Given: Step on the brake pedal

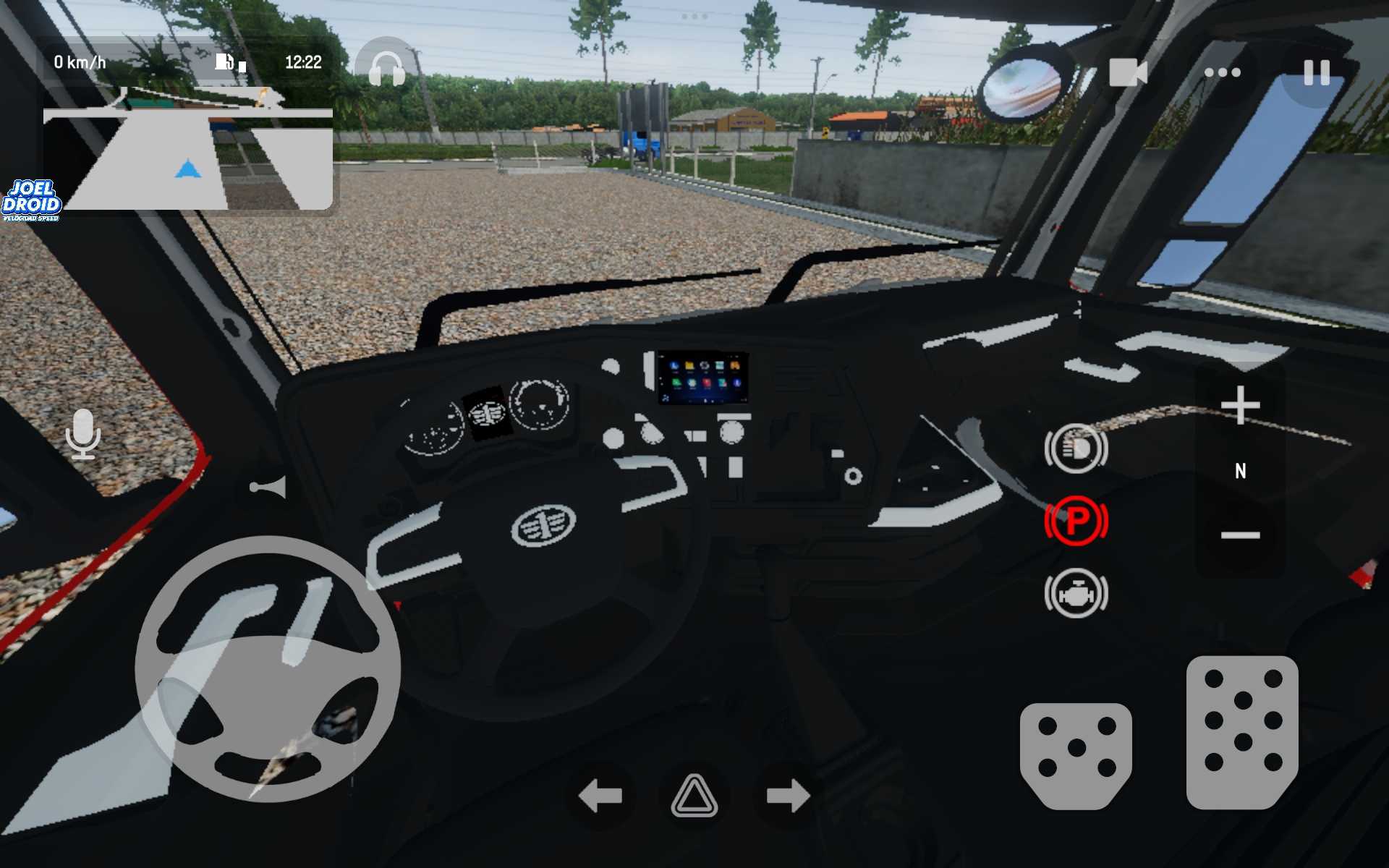Looking at the screenshot, I should [x=1076, y=754].
